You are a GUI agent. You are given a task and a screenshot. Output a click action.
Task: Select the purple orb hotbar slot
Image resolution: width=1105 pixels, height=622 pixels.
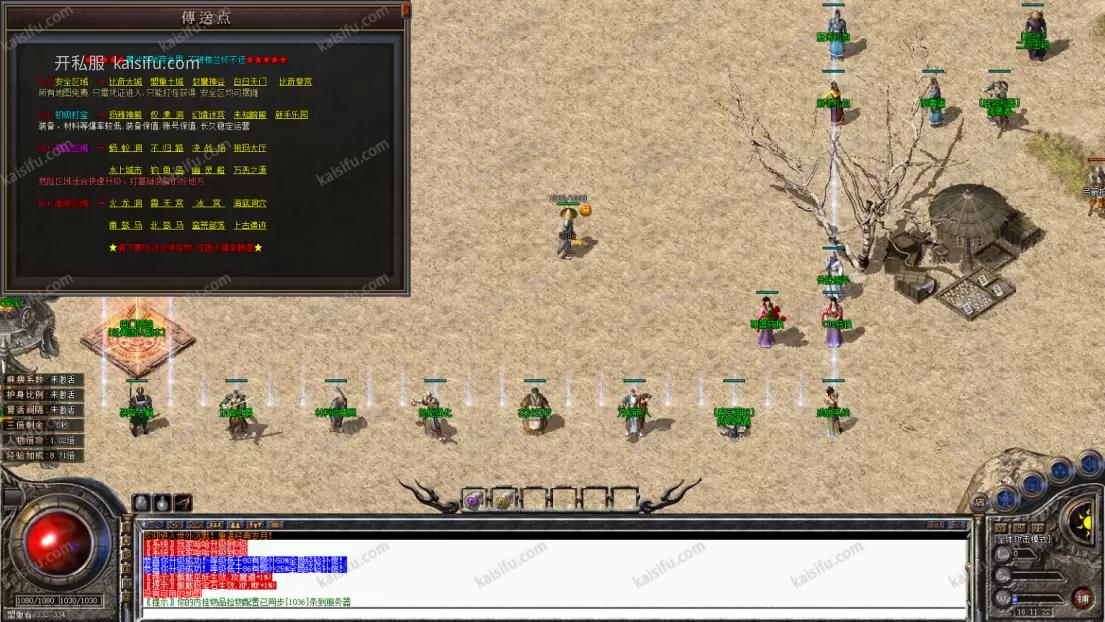[x=472, y=501]
